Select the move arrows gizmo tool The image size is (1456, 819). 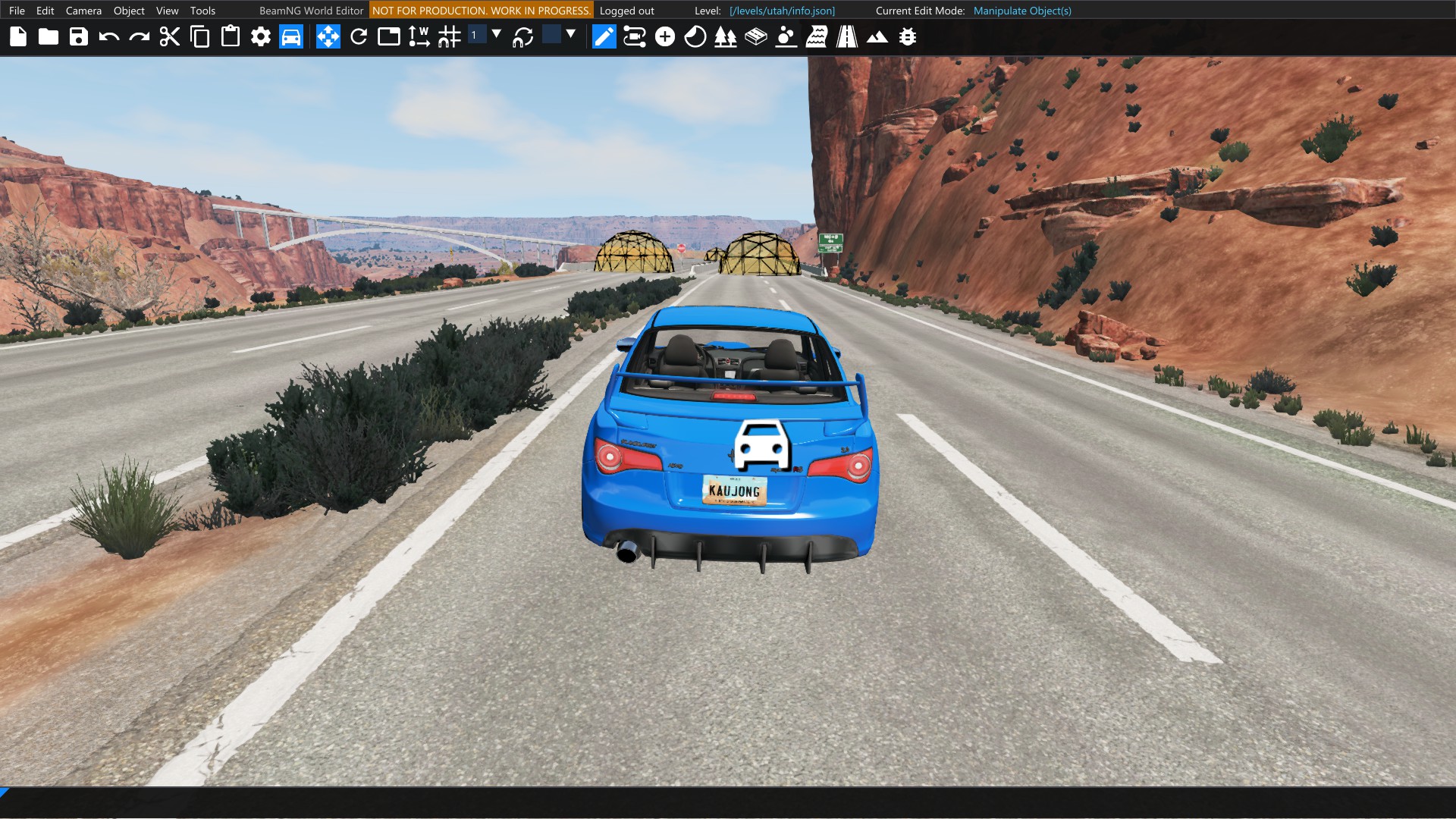[328, 36]
